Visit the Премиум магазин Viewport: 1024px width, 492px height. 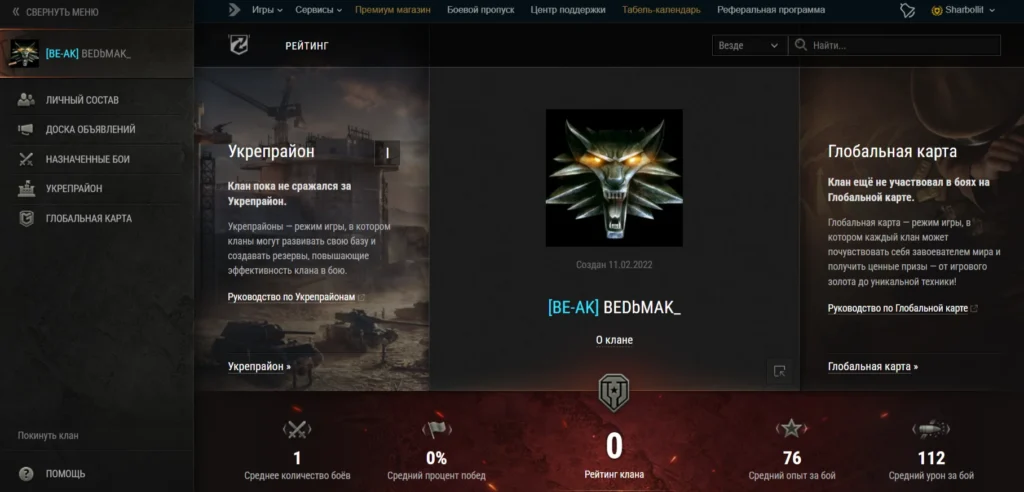[x=393, y=10]
